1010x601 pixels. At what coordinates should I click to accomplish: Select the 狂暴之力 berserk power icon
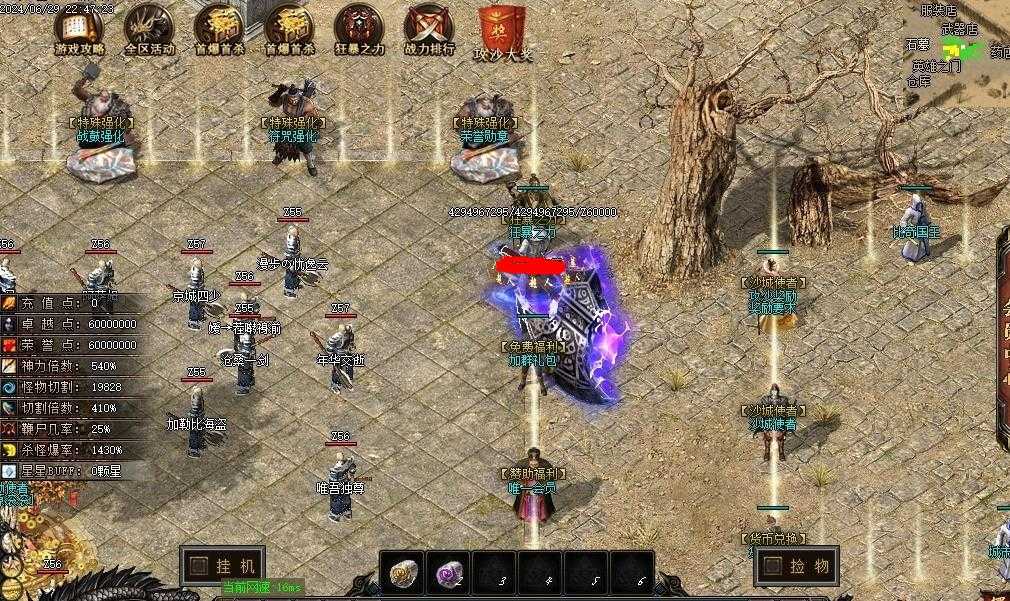coord(359,28)
